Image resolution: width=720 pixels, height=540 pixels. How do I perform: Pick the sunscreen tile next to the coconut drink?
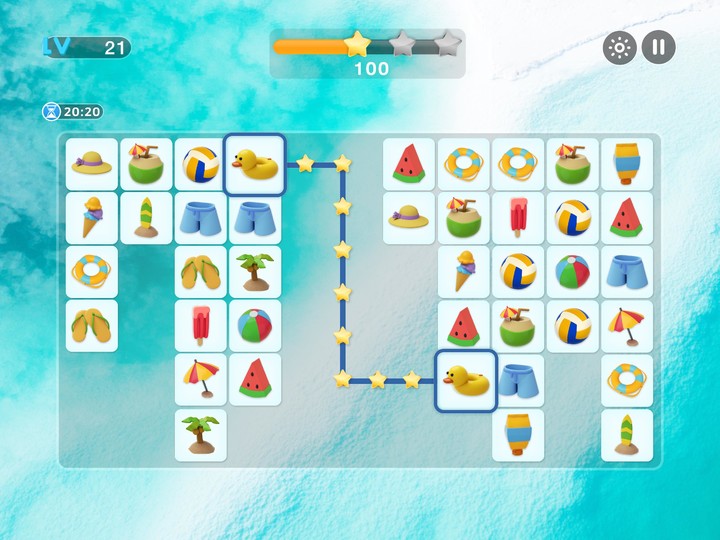click(627, 164)
